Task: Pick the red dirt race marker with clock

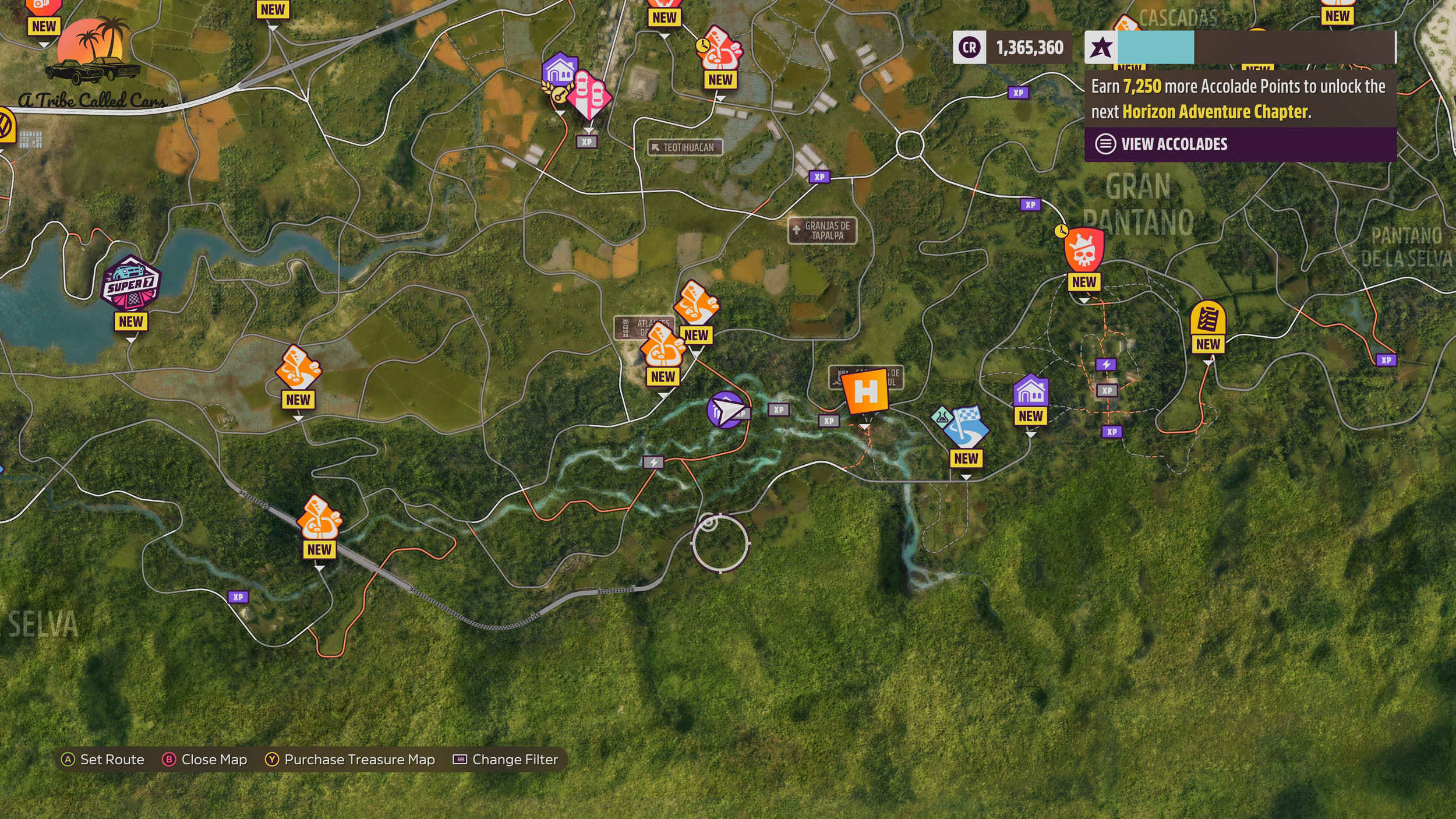Action: pos(720,49)
